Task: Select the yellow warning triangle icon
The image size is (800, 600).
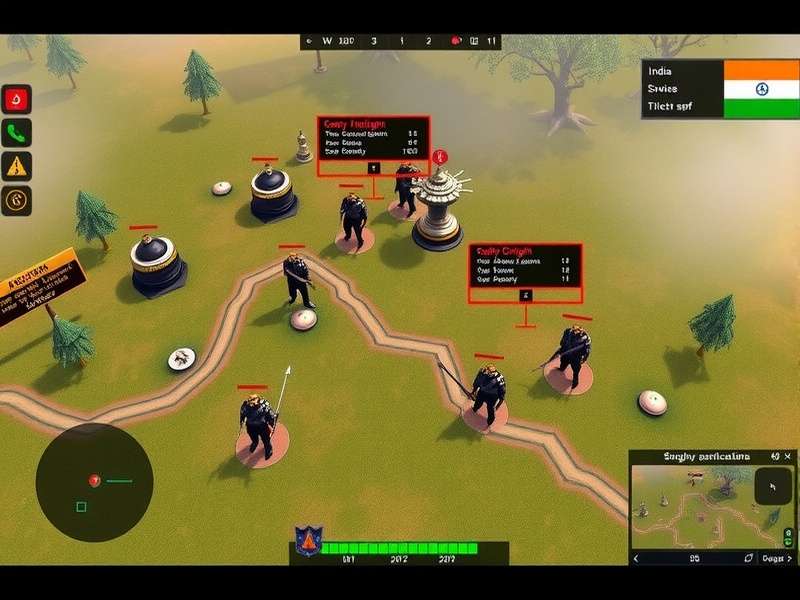Action: coord(17,167)
